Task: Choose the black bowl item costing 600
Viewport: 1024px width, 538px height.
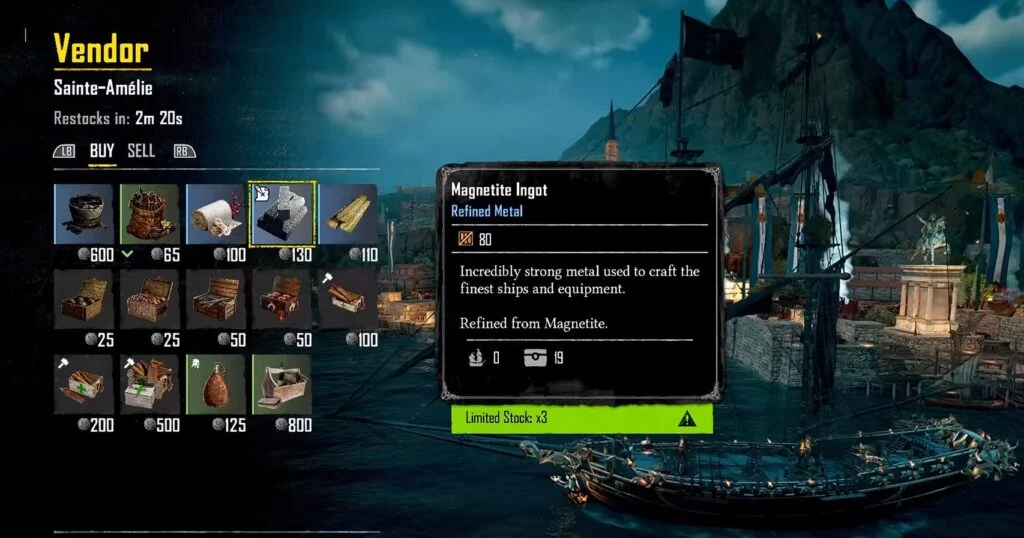Action: pos(83,213)
